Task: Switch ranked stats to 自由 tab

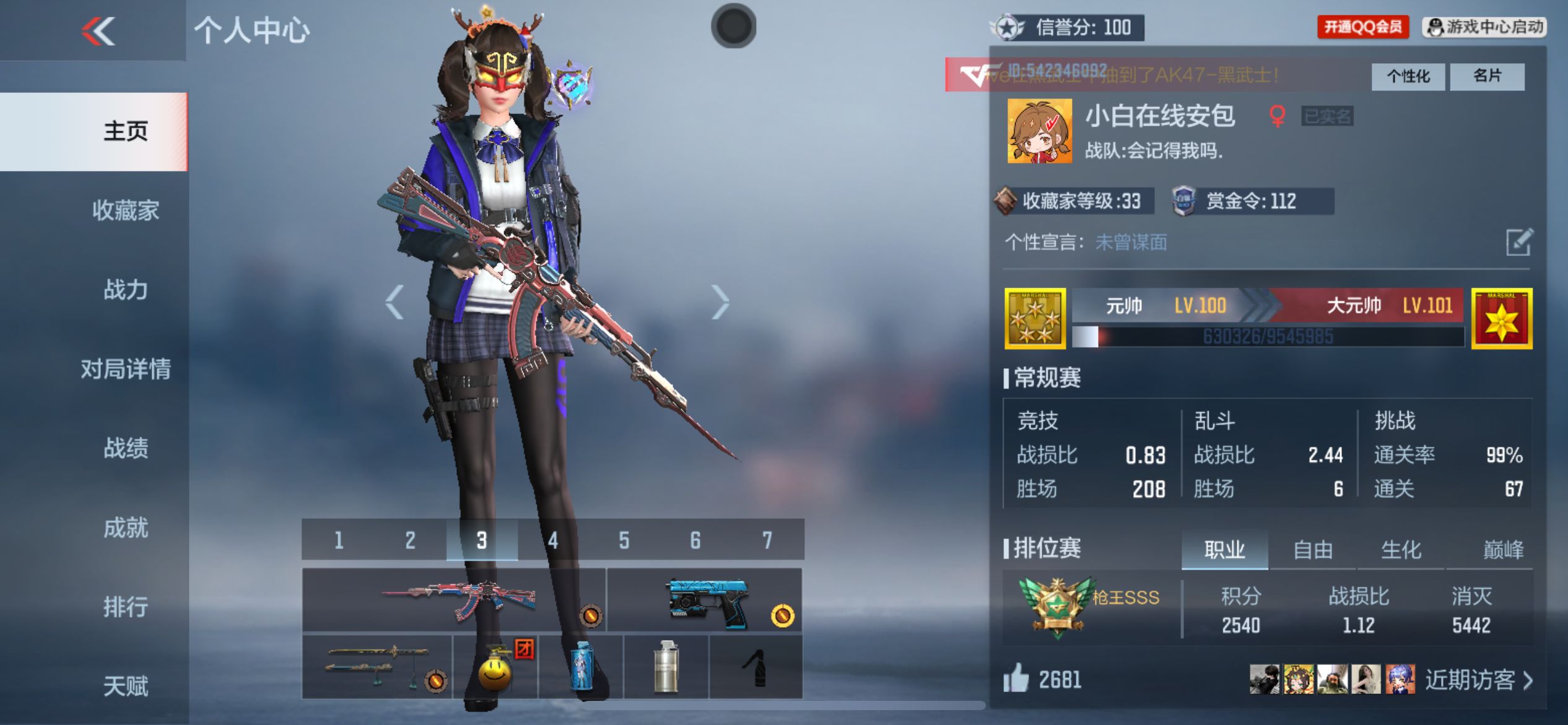Action: point(1312,550)
